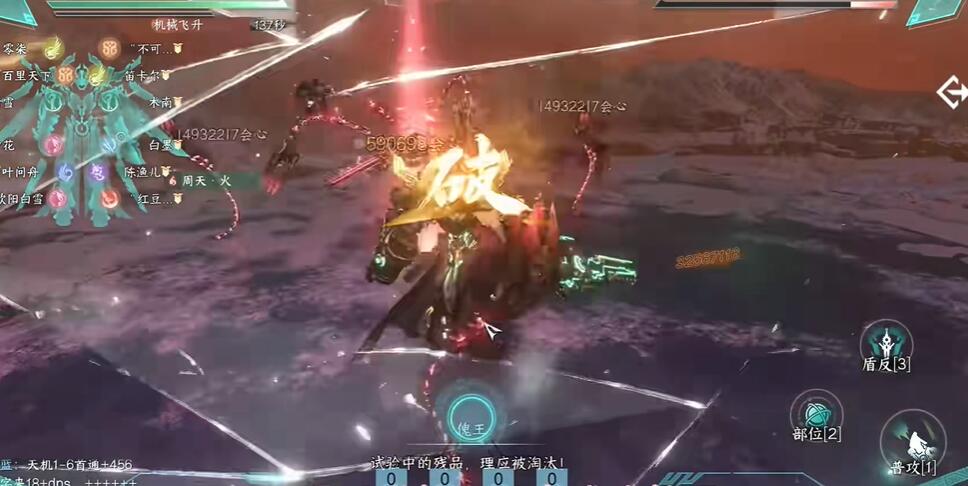Select team member 零柒
The image size is (968, 486).
pyautogui.click(x=15, y=48)
